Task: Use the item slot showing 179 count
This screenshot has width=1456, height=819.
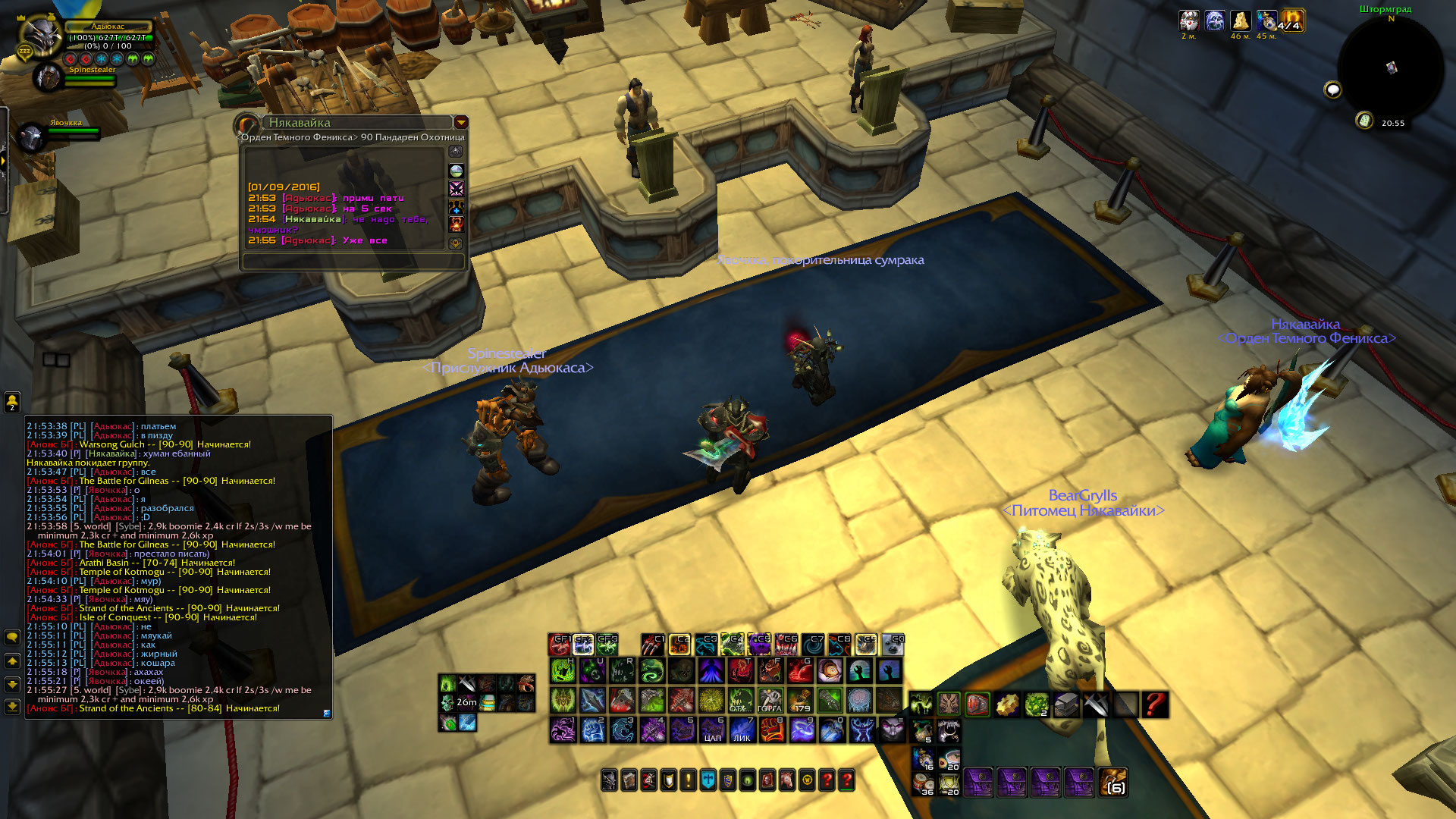Action: 800,700
